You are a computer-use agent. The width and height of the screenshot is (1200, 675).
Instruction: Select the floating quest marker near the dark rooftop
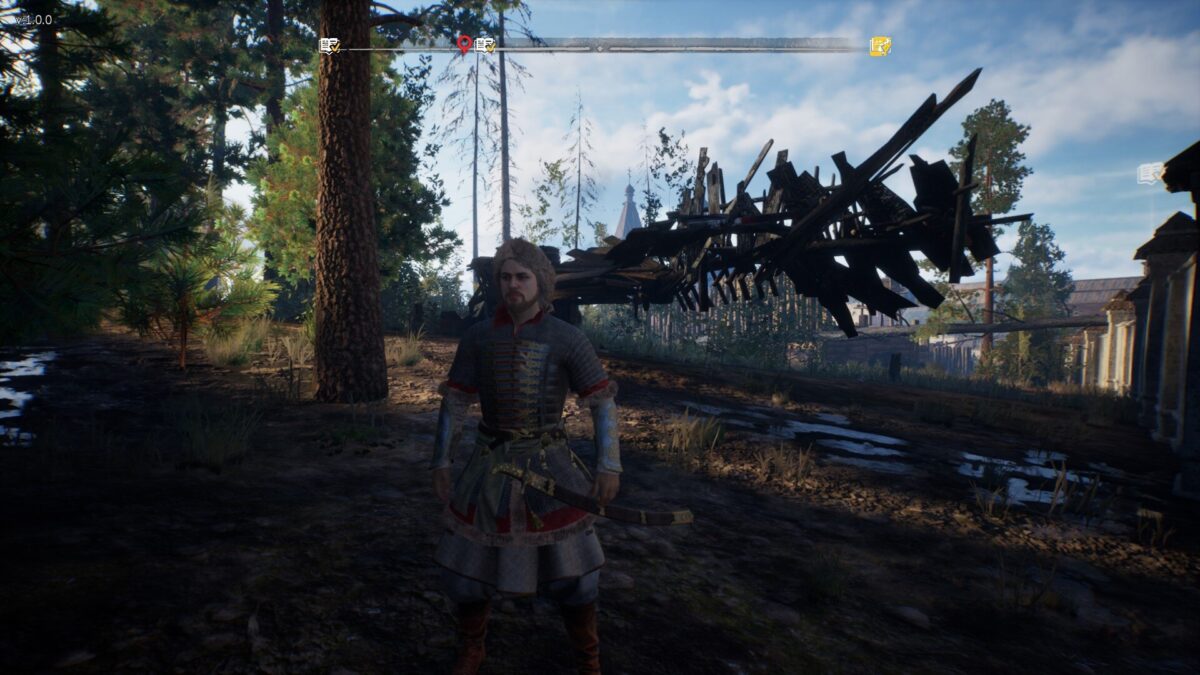[1150, 173]
